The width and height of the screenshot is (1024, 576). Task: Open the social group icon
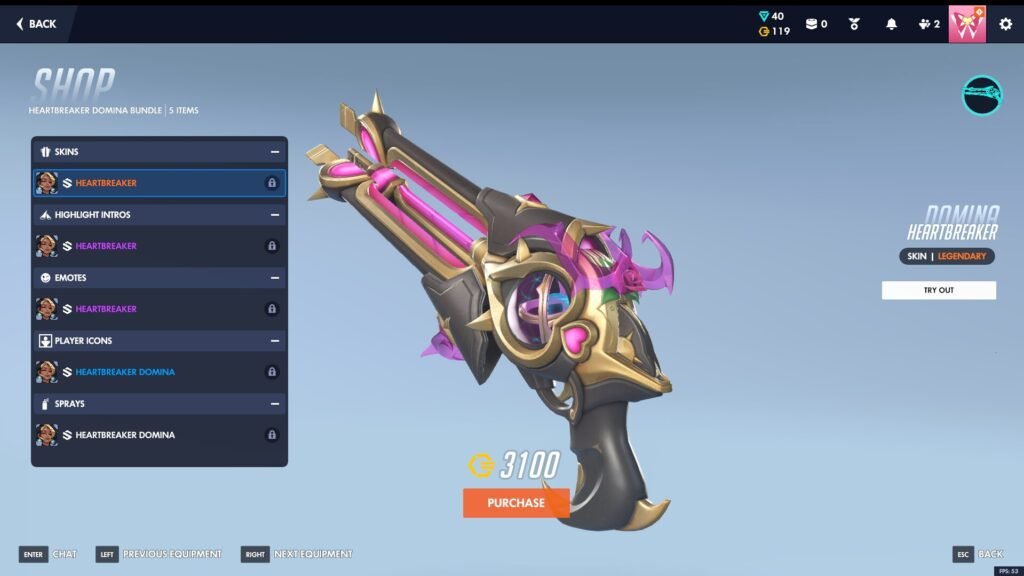(927, 24)
